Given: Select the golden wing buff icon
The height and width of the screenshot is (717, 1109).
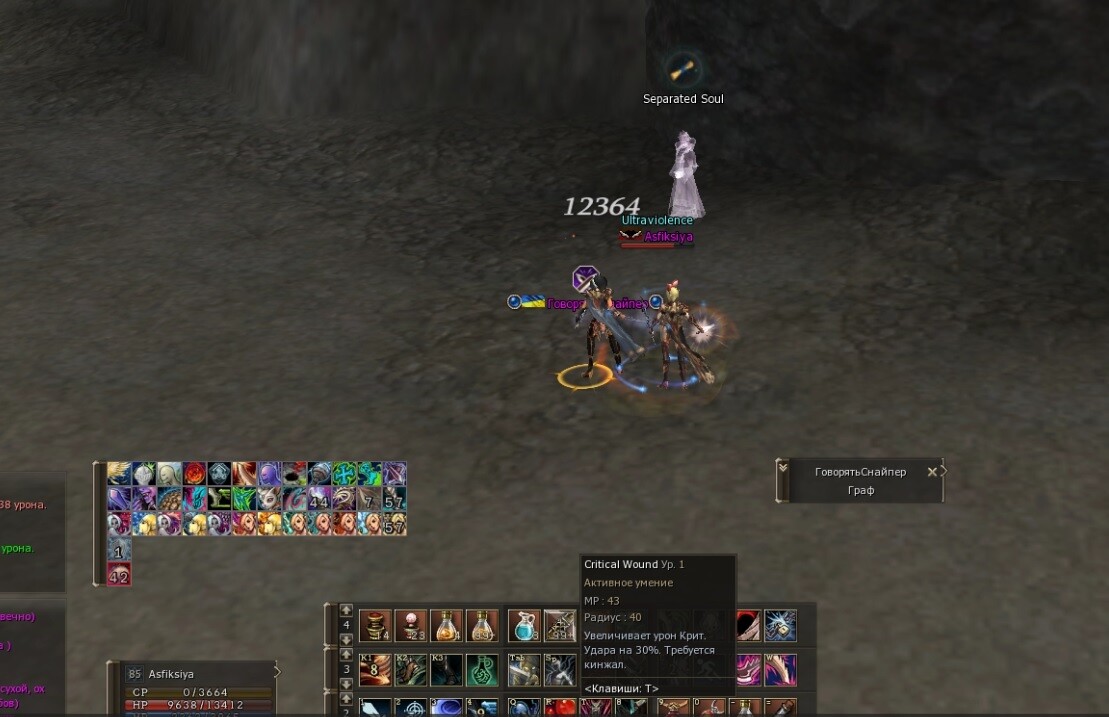Looking at the screenshot, I should 119,474.
